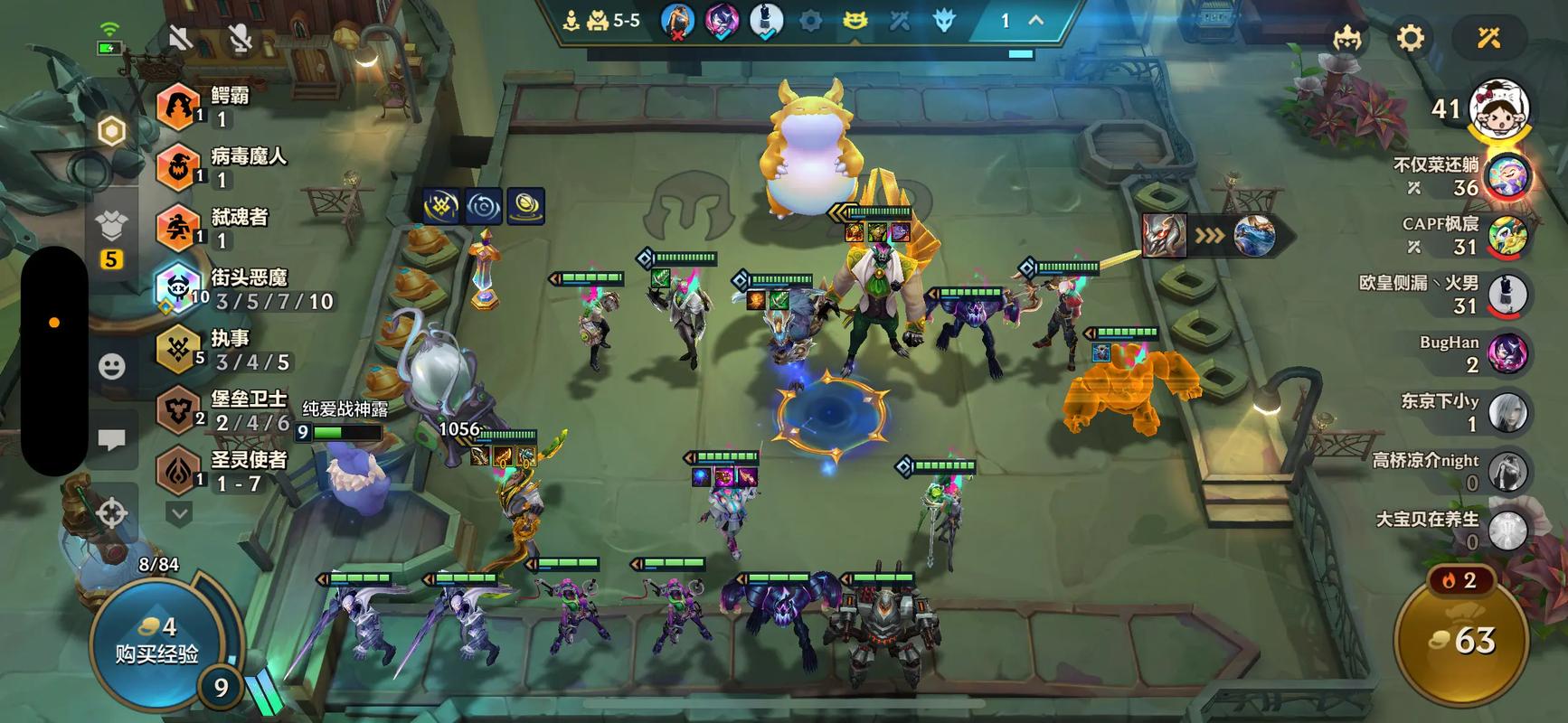Viewport: 1568px width, 723px height.
Task: Open the shop via the 63 gold button
Action: pyautogui.click(x=1461, y=641)
